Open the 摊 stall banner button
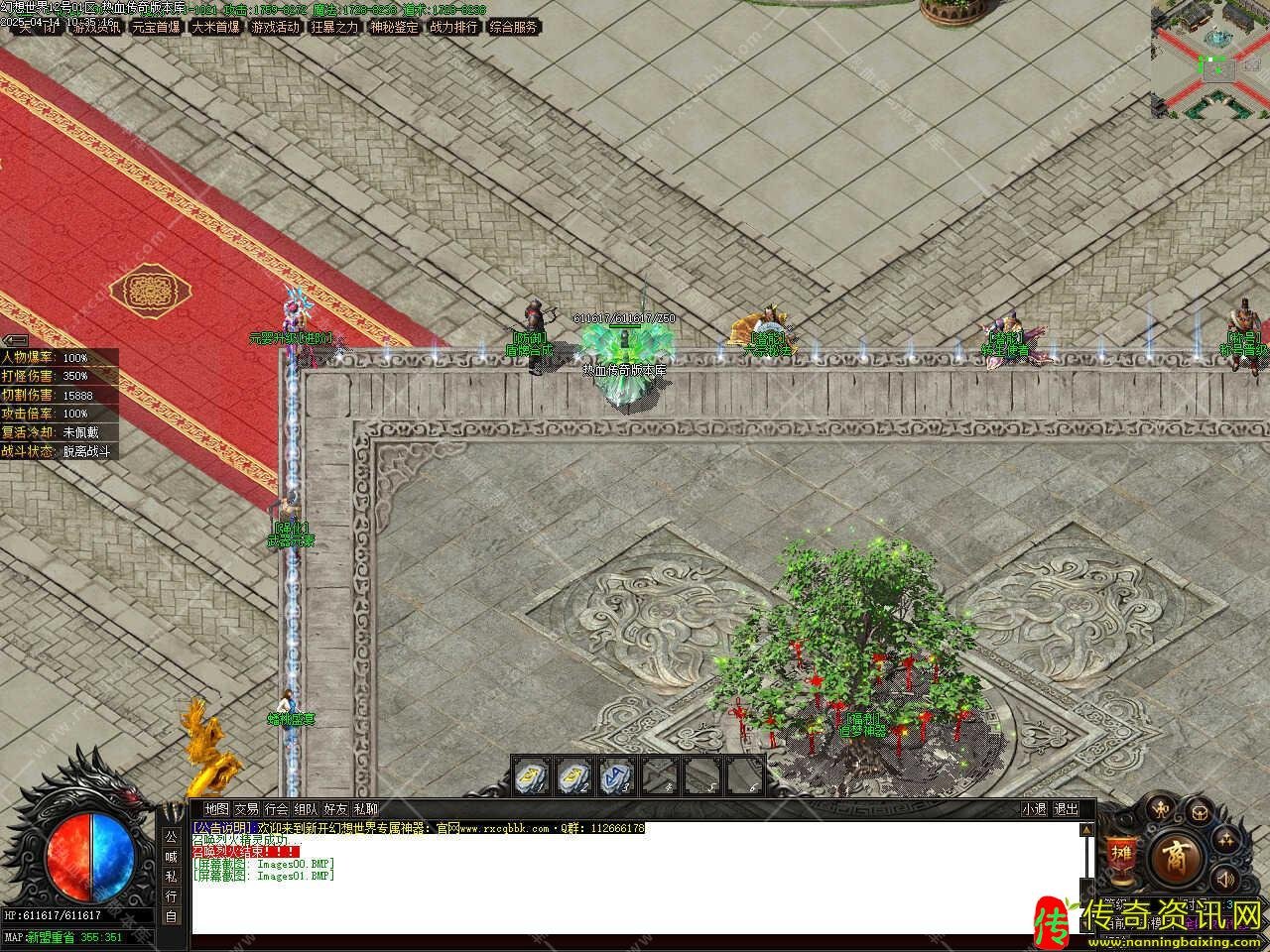This screenshot has width=1270, height=952. 1121,854
